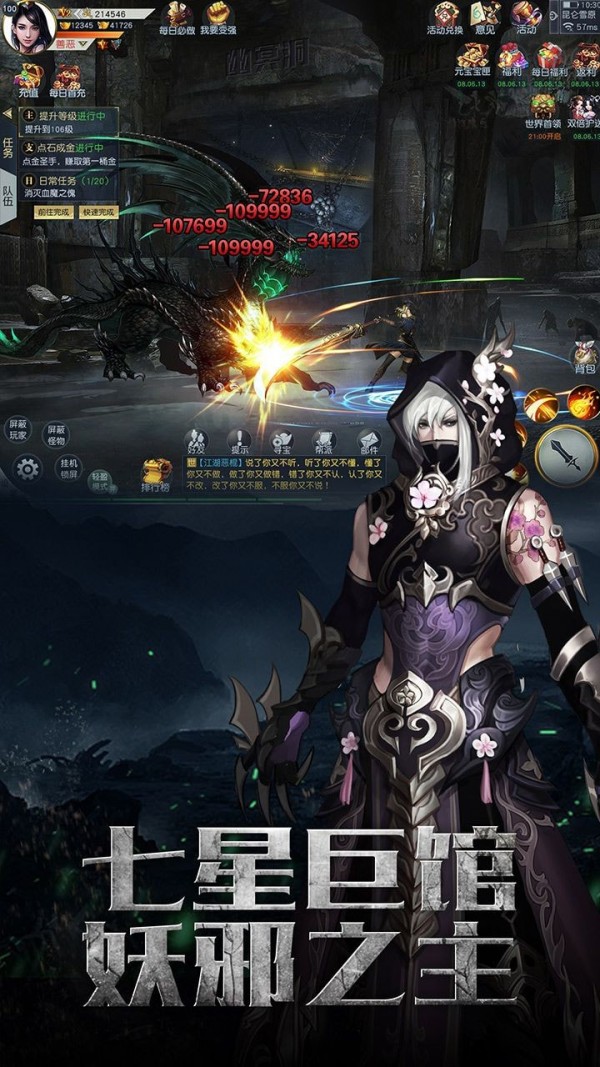Open the 每日必做 daily tasks icon
The height and width of the screenshot is (1067, 600).
(x=178, y=16)
